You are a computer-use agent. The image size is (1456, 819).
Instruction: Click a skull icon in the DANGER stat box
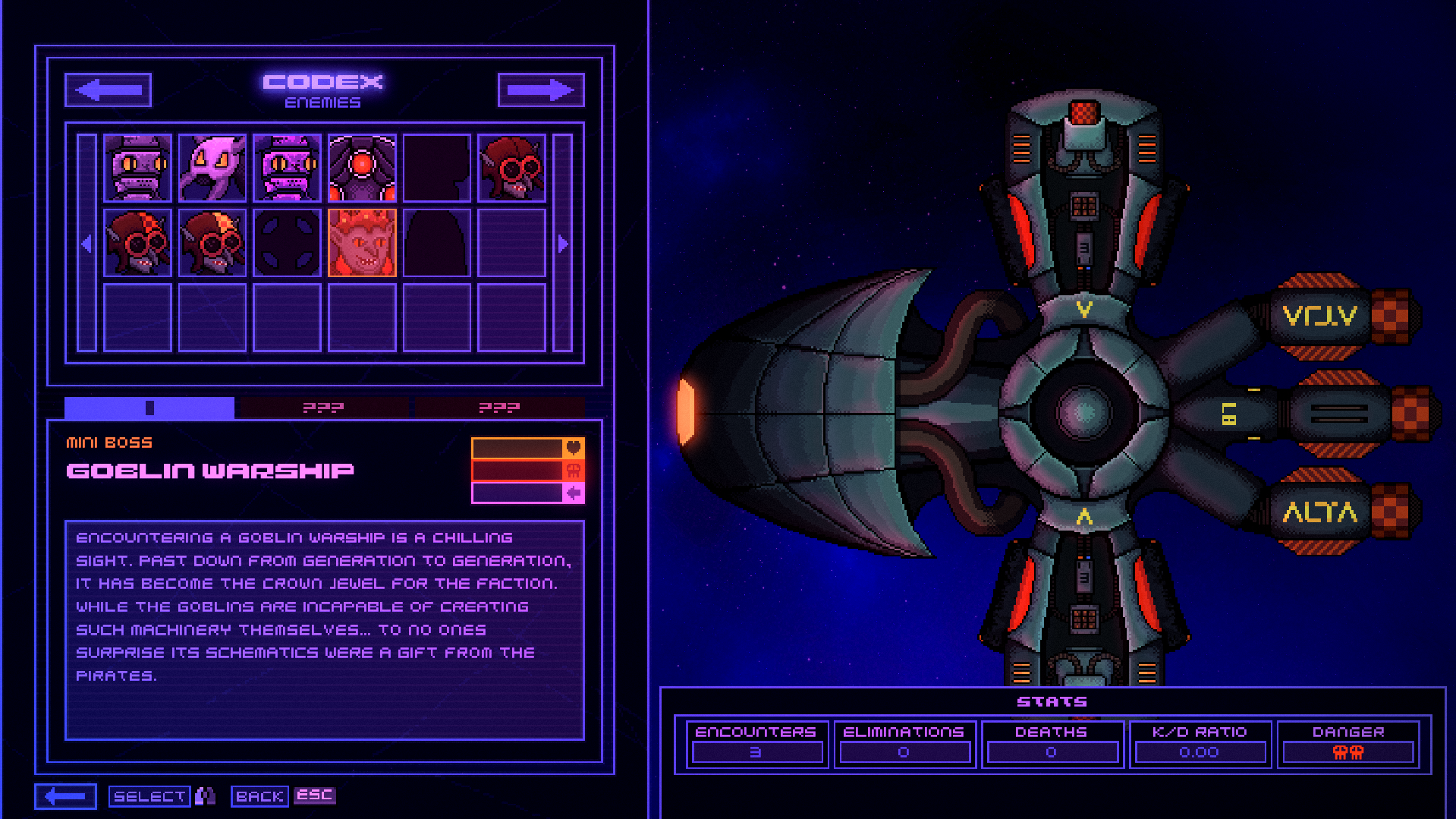[x=1347, y=753]
